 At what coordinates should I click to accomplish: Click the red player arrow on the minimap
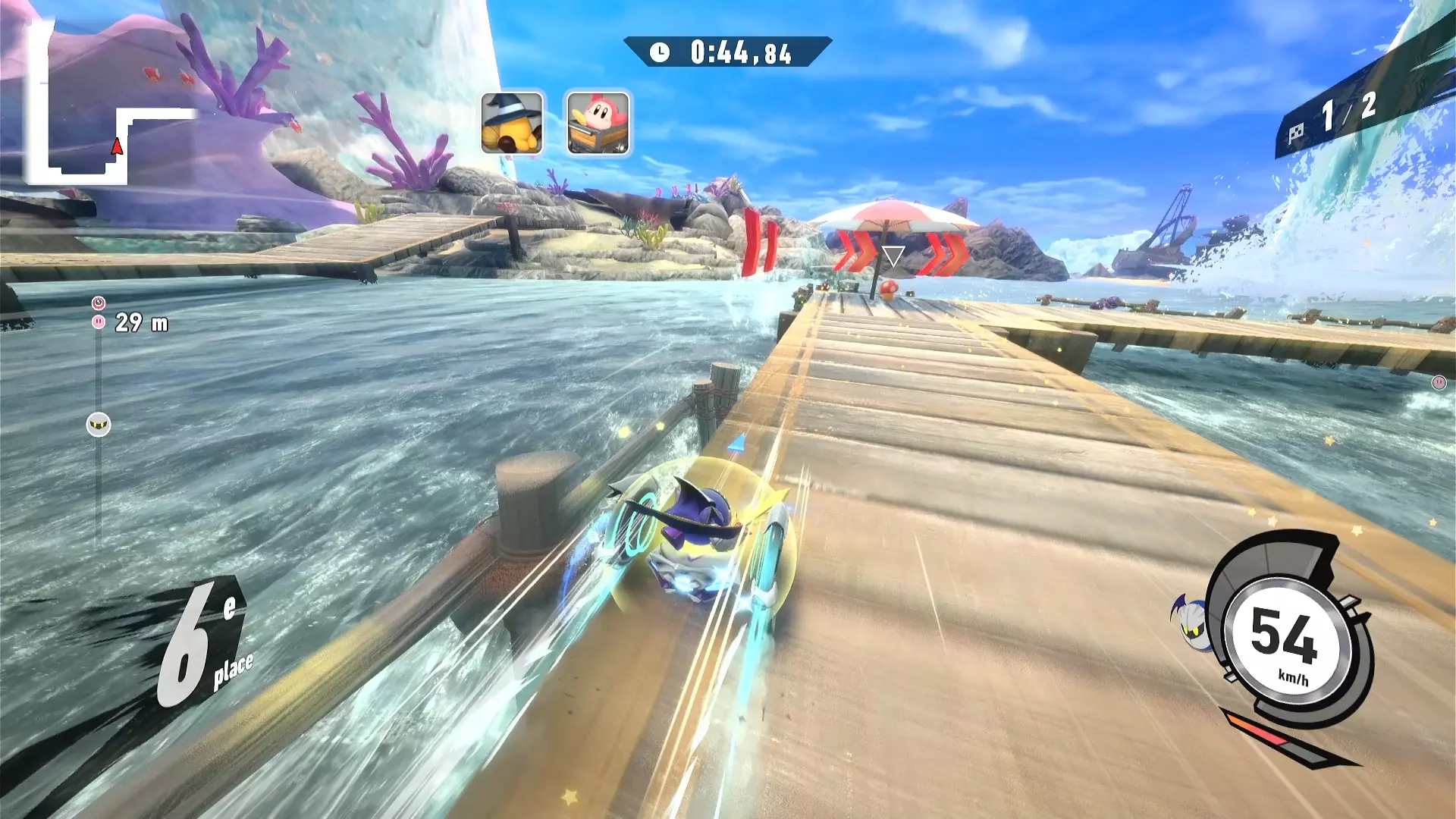coord(117,146)
